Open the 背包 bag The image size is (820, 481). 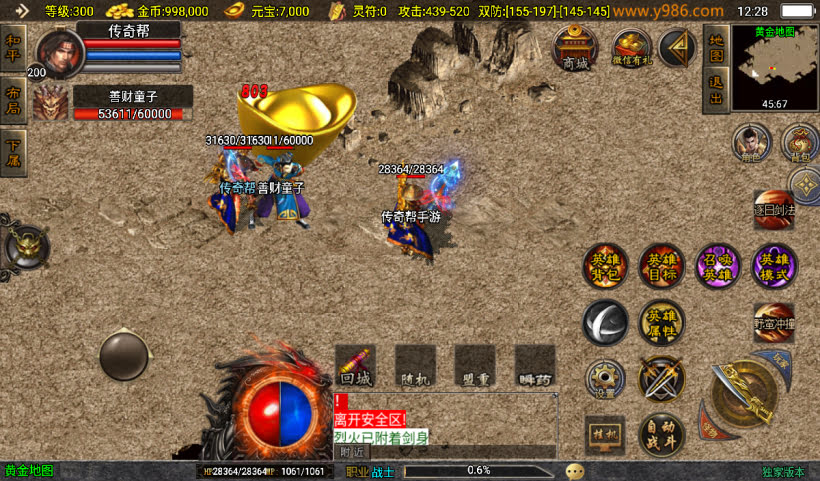[799, 142]
